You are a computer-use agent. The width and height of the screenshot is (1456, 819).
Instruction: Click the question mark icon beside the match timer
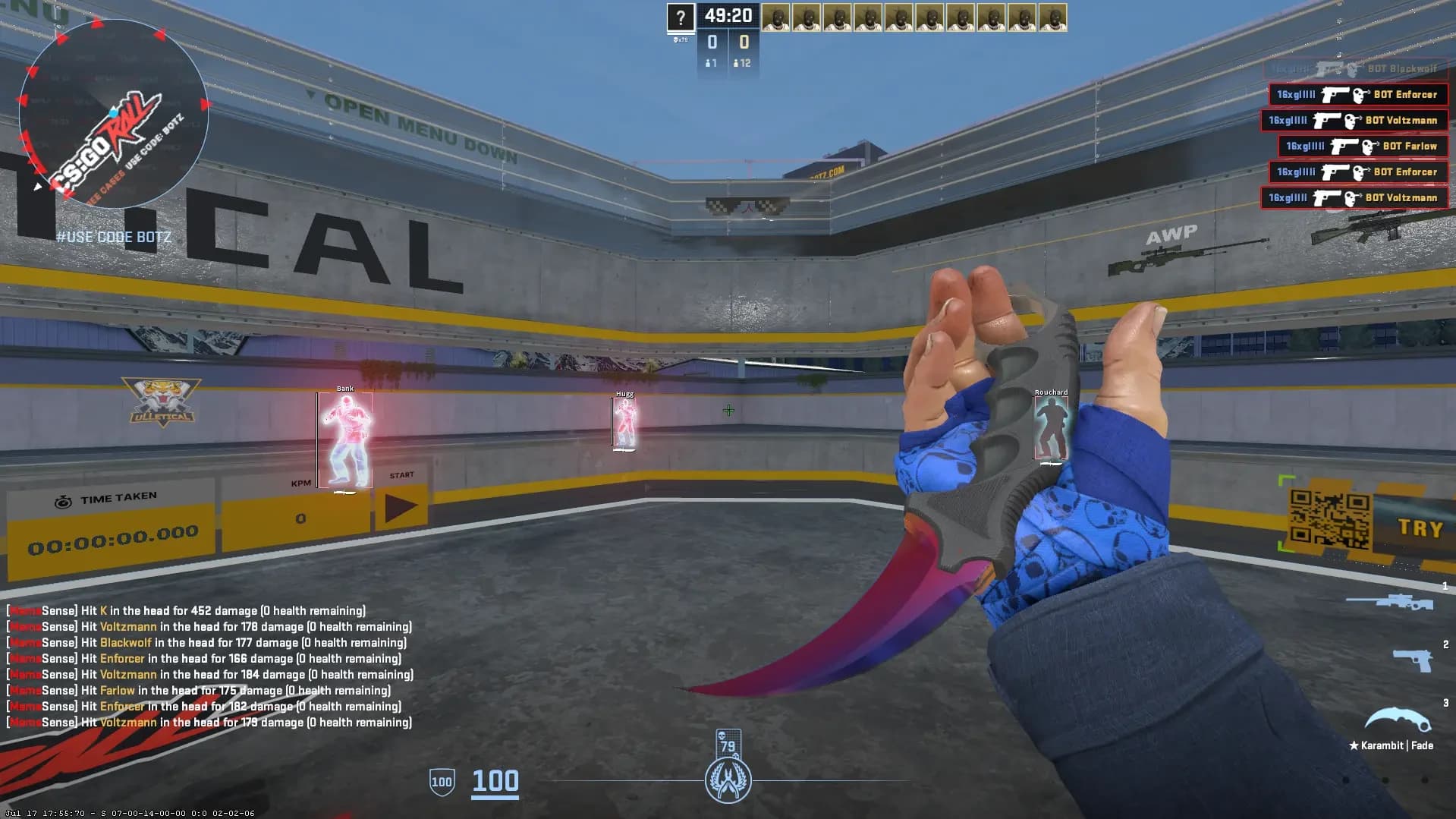point(681,15)
